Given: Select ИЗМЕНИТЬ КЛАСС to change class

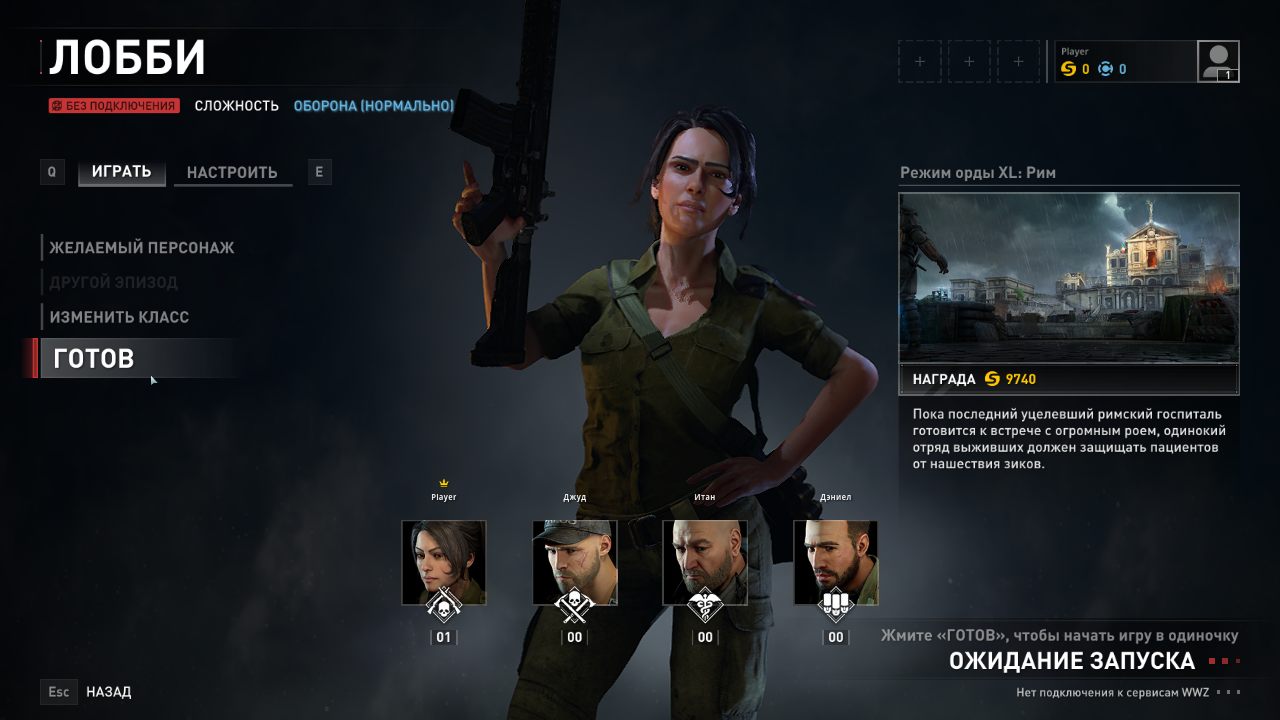Looking at the screenshot, I should [x=119, y=317].
